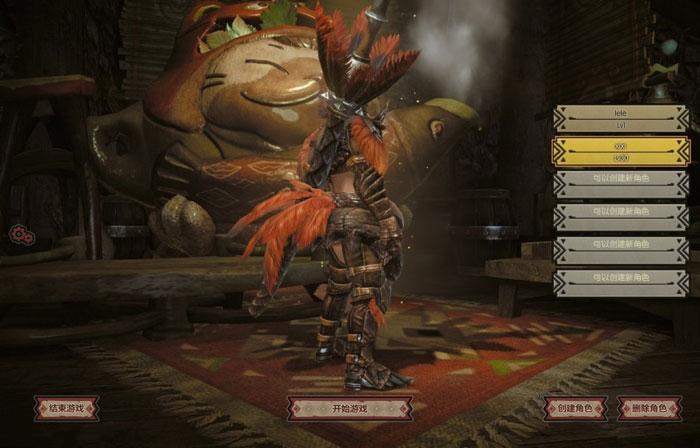700x448 pixels.
Task: Choose 删除角色 to delete a character
Action: [x=649, y=408]
